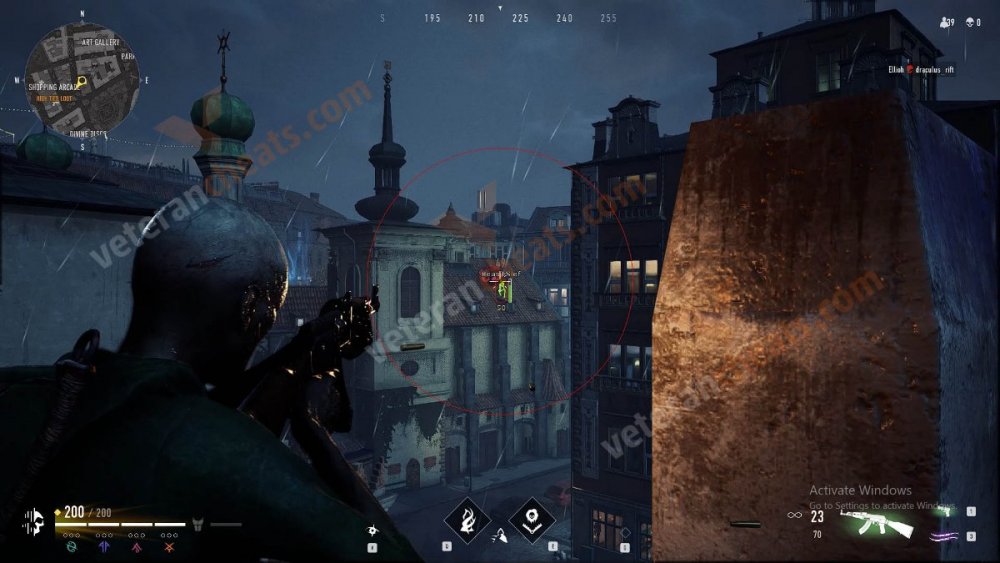Viewport: 1000px width, 563px height.
Task: Equip the purple melee weapon slot
Action: 940,537
